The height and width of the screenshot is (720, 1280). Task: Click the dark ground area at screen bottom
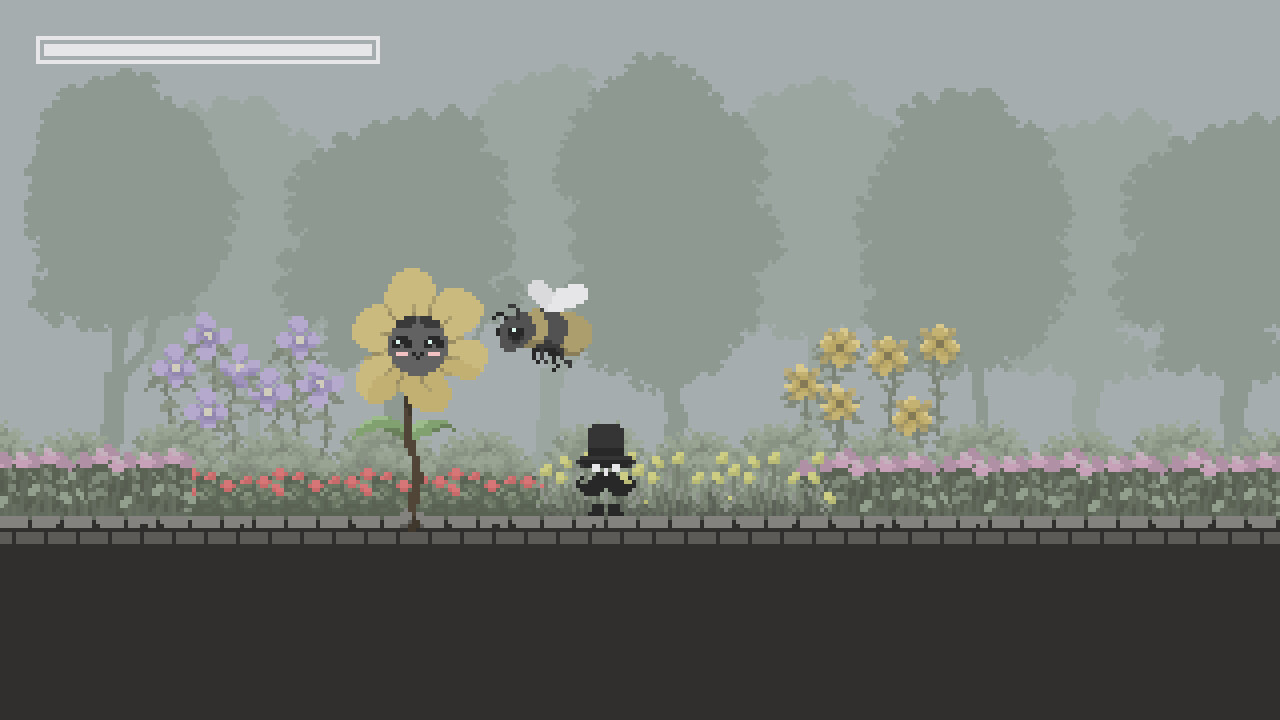(640, 630)
